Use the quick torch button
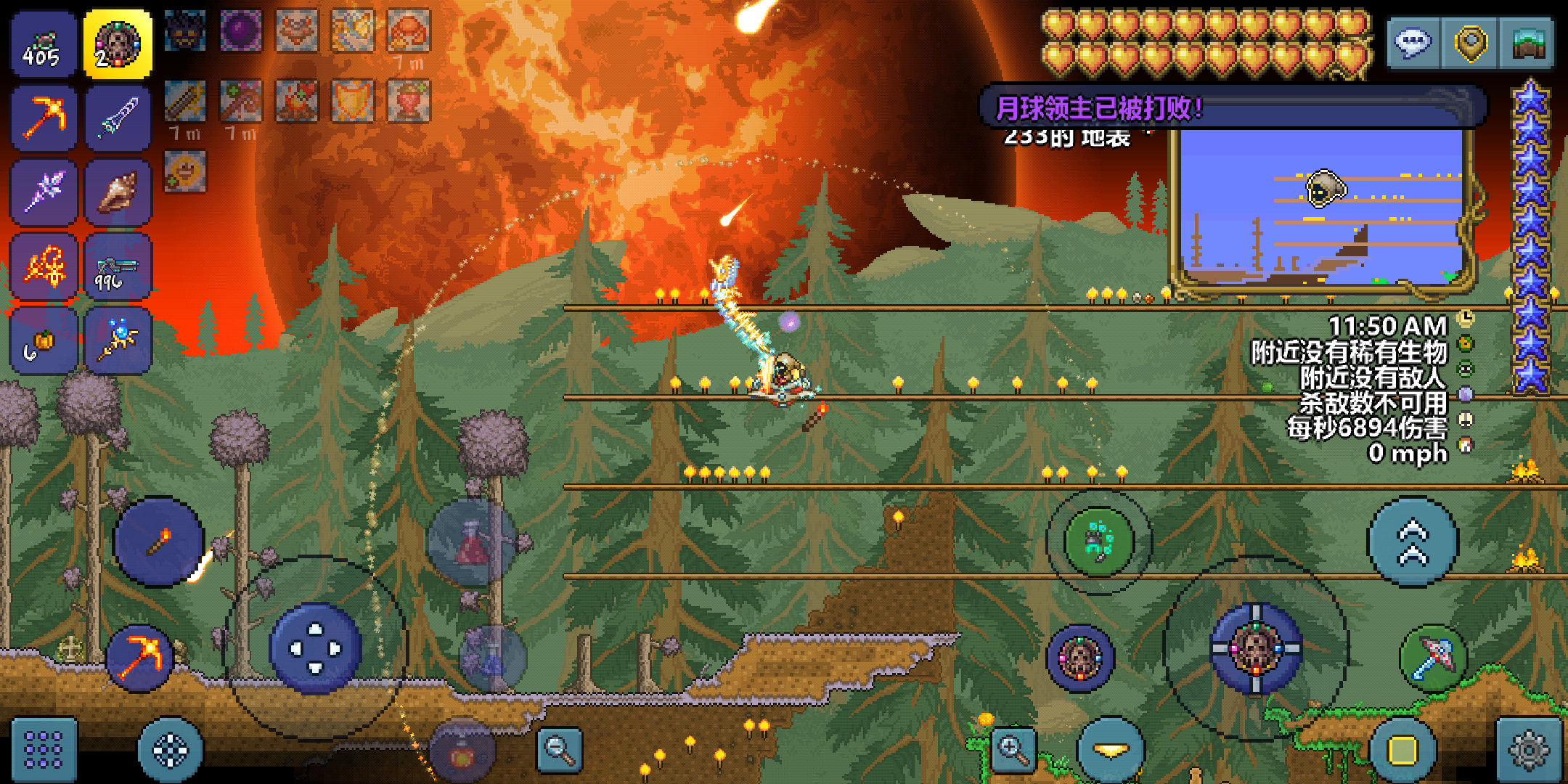The width and height of the screenshot is (1568, 784). tap(159, 542)
